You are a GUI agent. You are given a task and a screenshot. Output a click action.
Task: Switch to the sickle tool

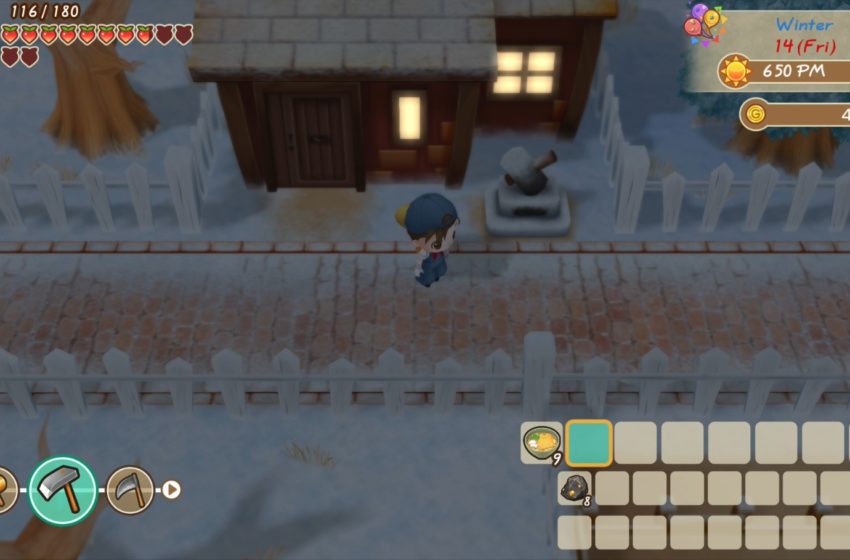click(130, 490)
